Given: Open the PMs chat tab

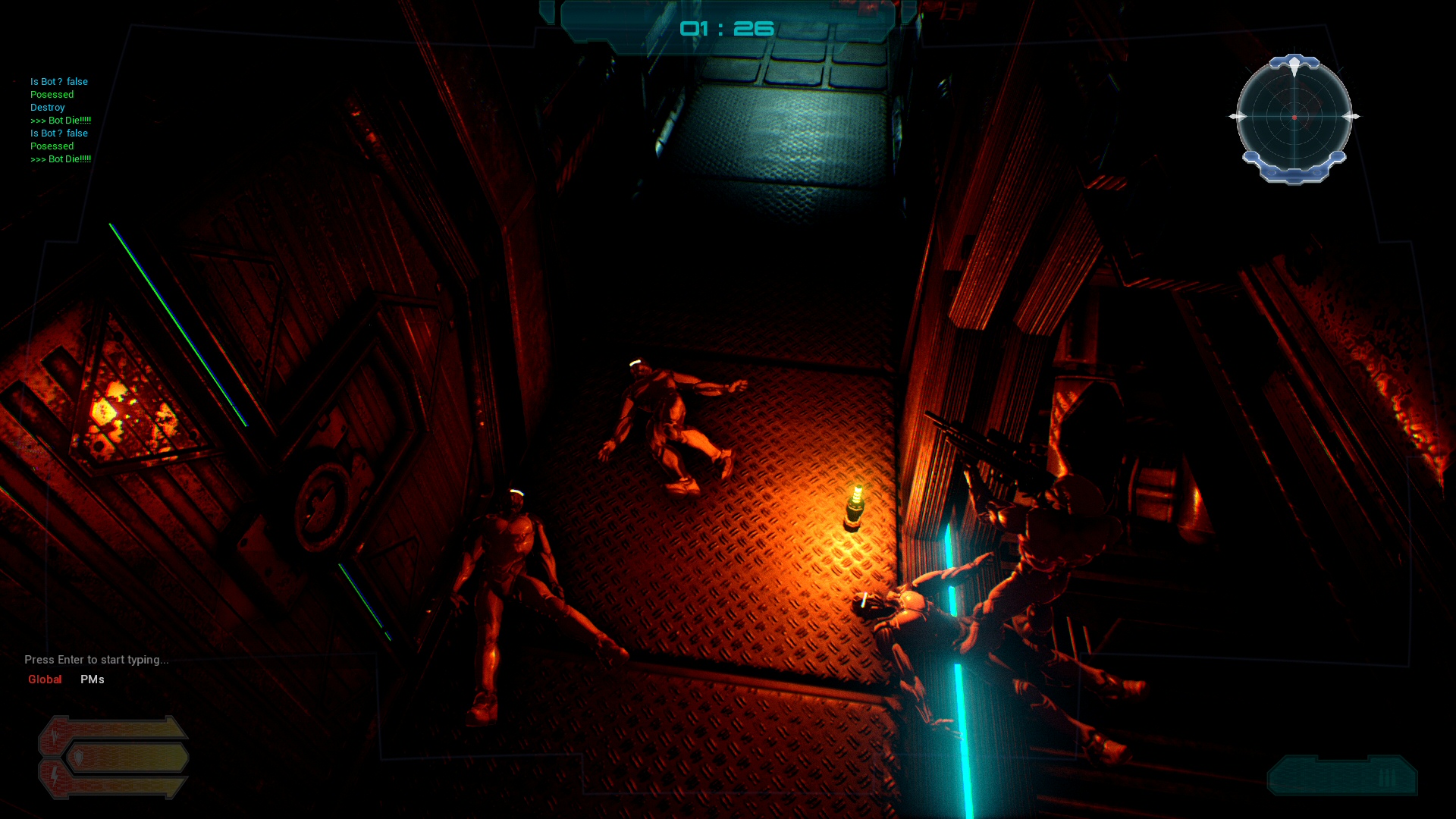Looking at the screenshot, I should (x=93, y=679).
